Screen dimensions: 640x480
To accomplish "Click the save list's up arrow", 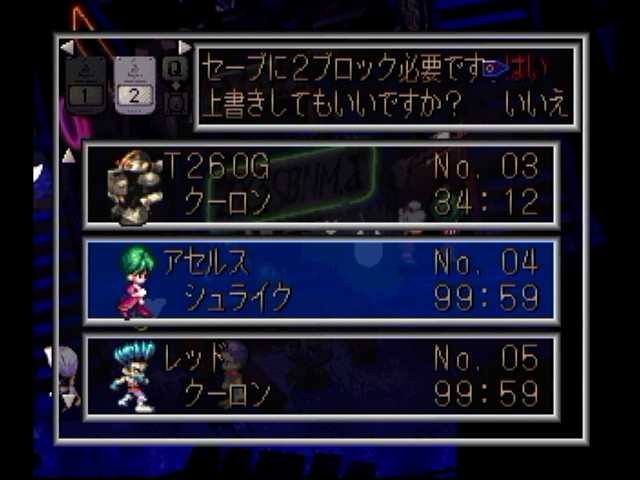I will tap(69, 156).
